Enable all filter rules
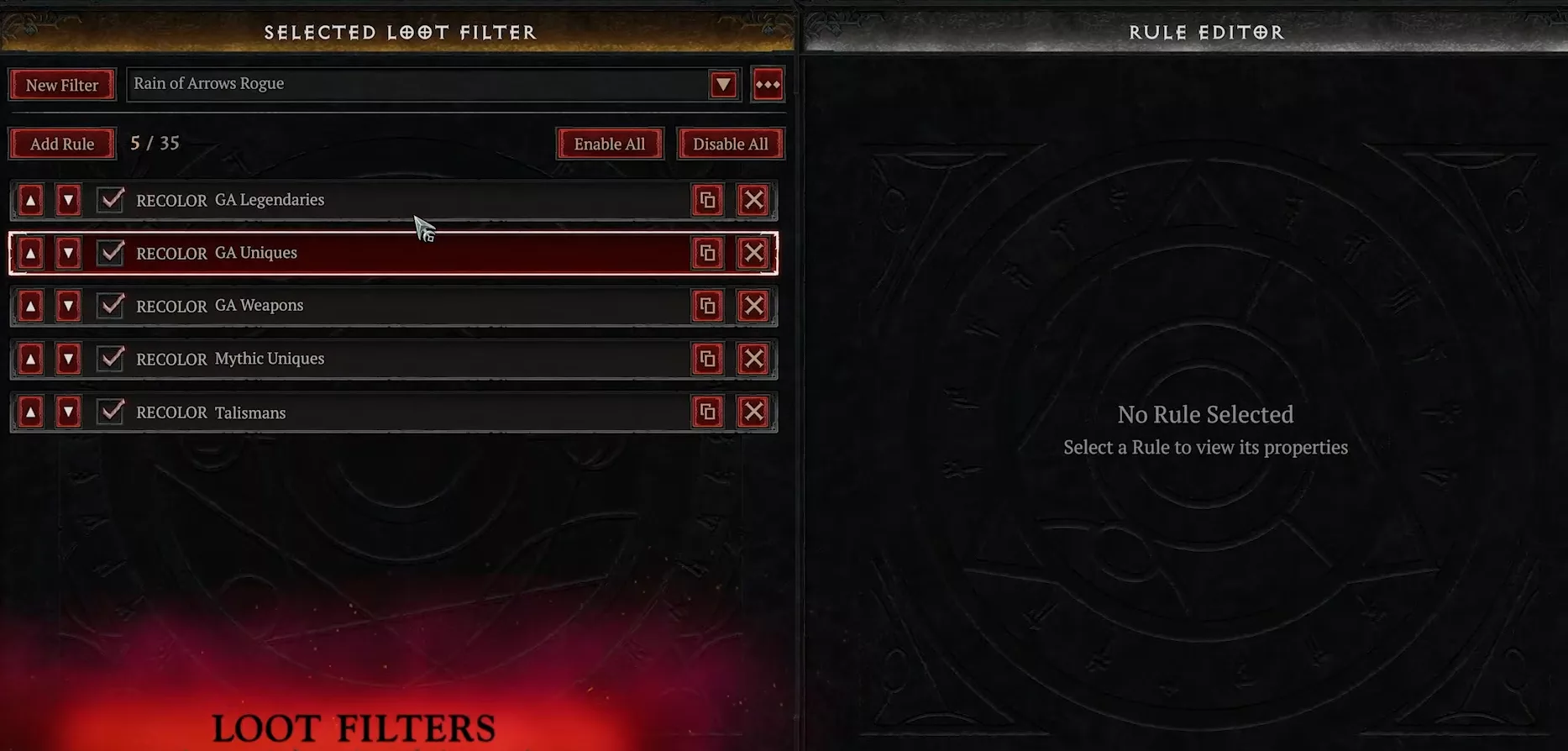Screen dimensions: 1568x751 tap(609, 144)
